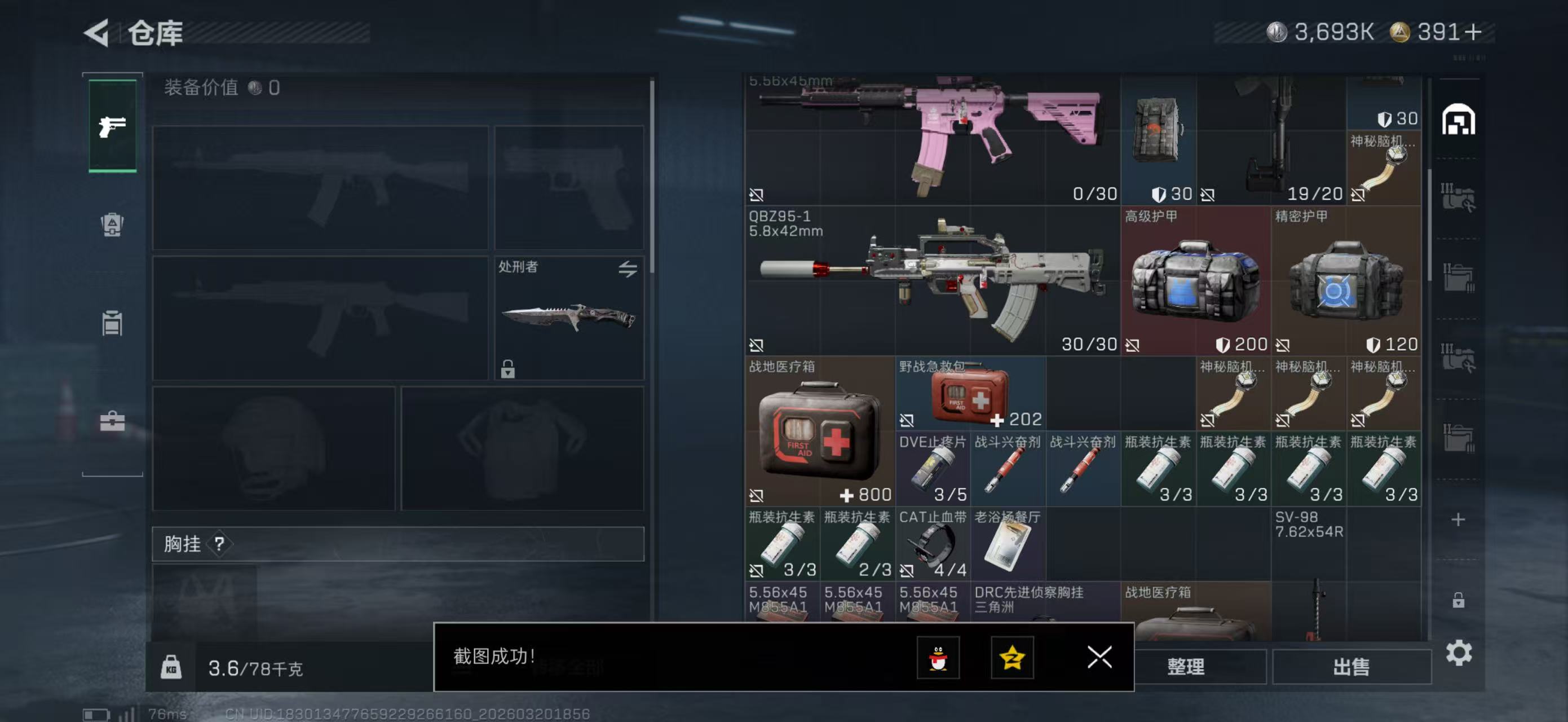Image resolution: width=1568 pixels, height=722 pixels.
Task: Go back from the warehouse screen
Action: (x=98, y=32)
